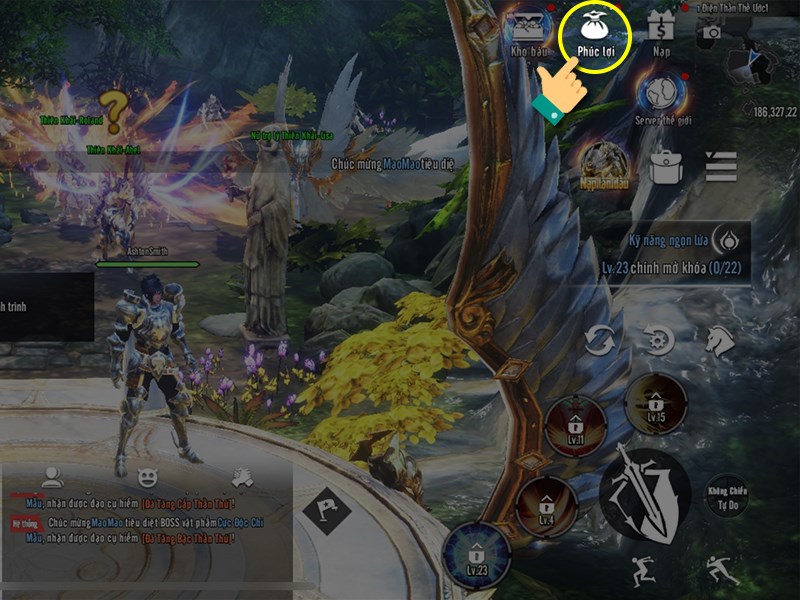Screen dimensions: 800x600
Task: Expand the three-line list menu
Action: click(x=720, y=166)
